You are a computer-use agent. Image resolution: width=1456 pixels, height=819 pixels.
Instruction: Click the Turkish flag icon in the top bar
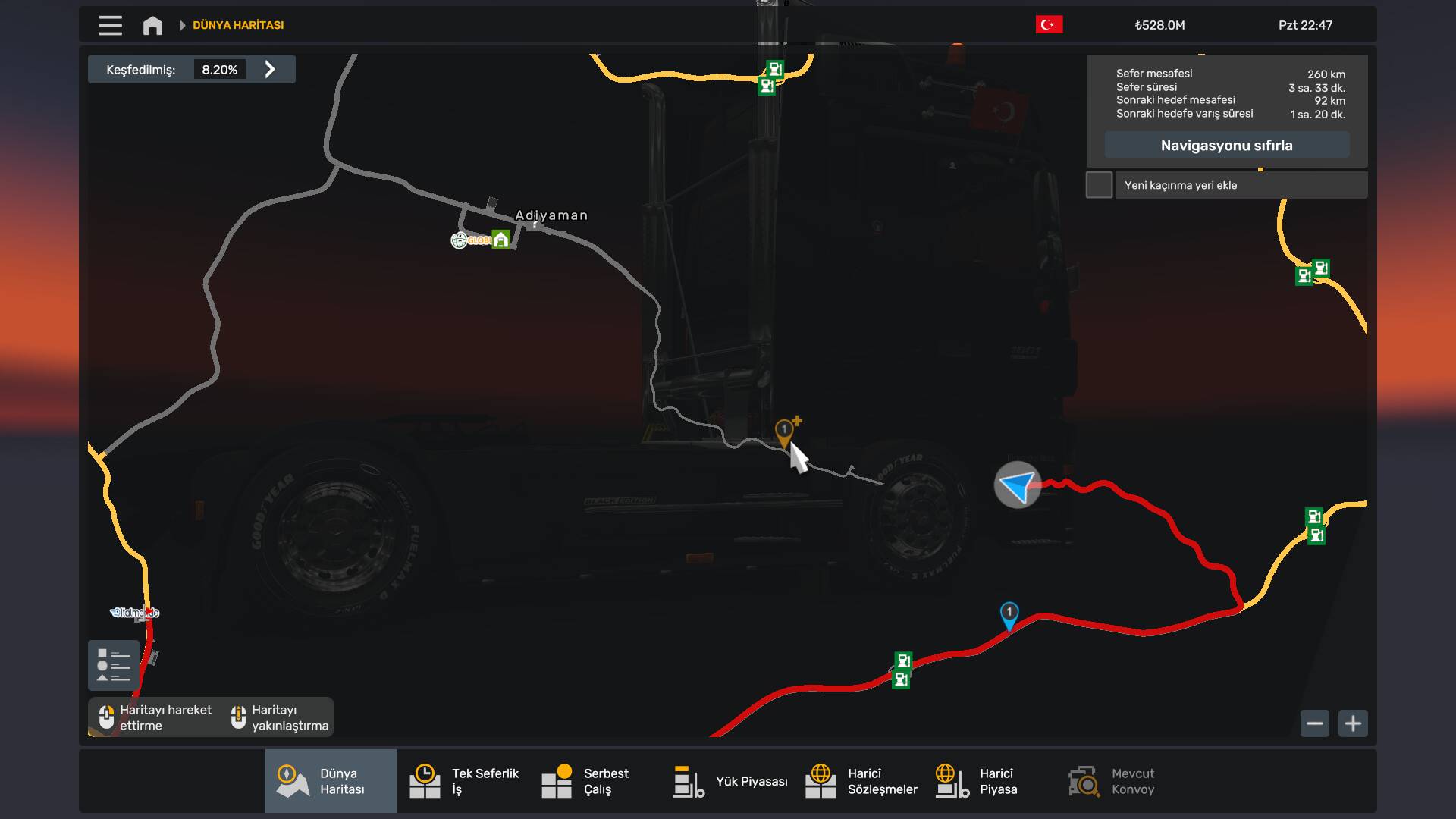(x=1050, y=24)
